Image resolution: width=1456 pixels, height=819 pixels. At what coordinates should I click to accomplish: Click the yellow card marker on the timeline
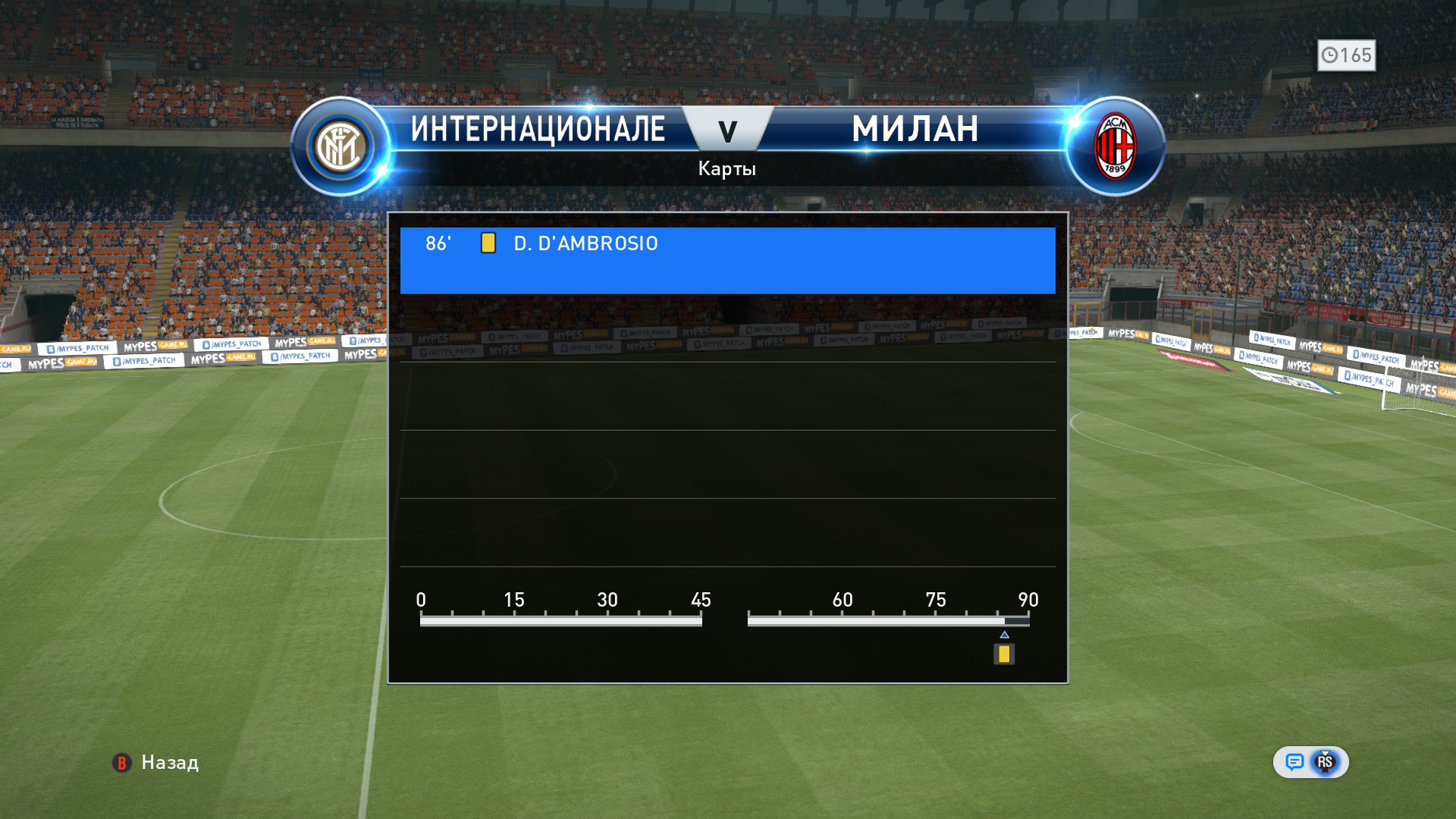coord(1004,654)
